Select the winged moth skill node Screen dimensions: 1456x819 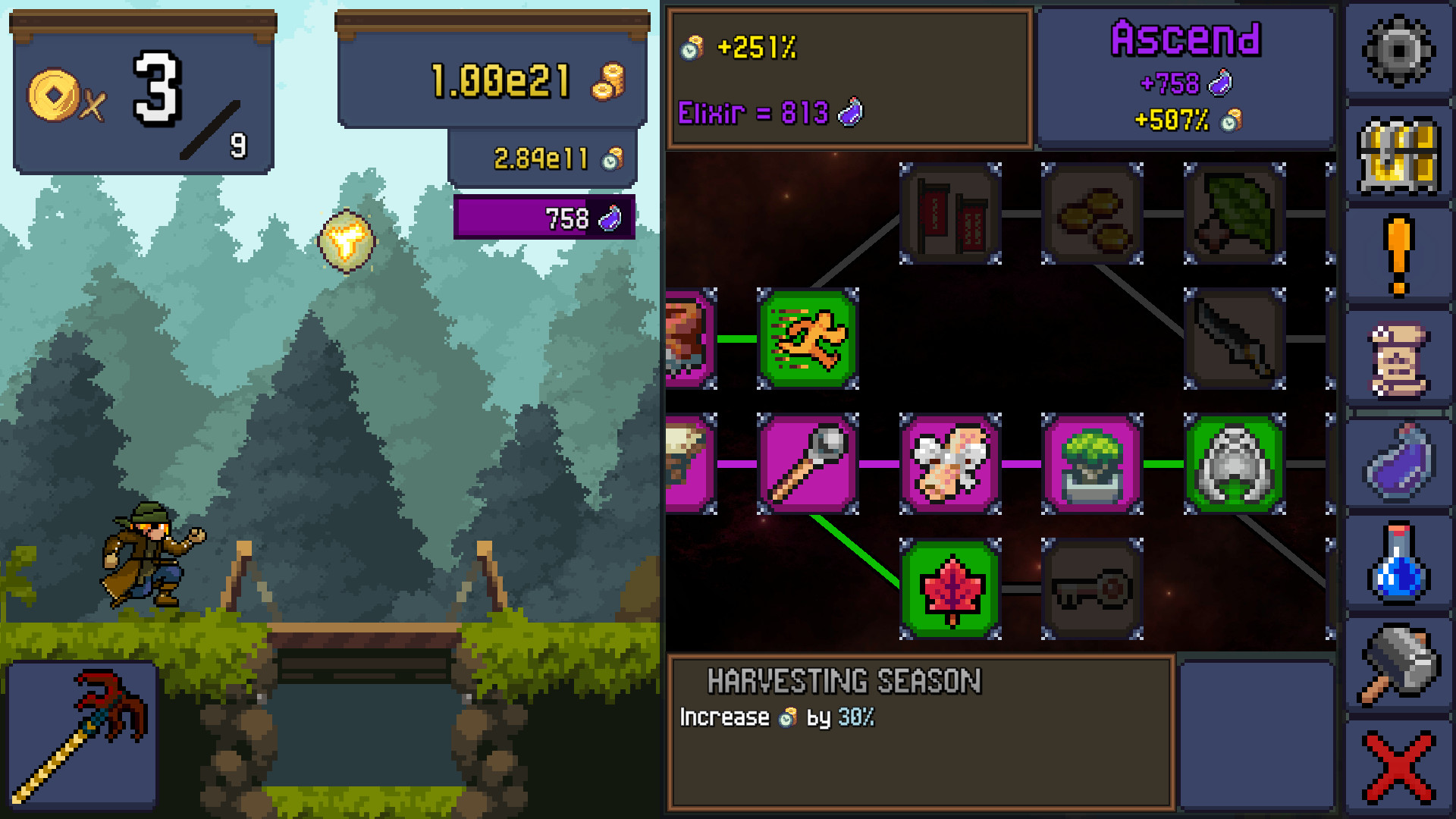(952, 465)
